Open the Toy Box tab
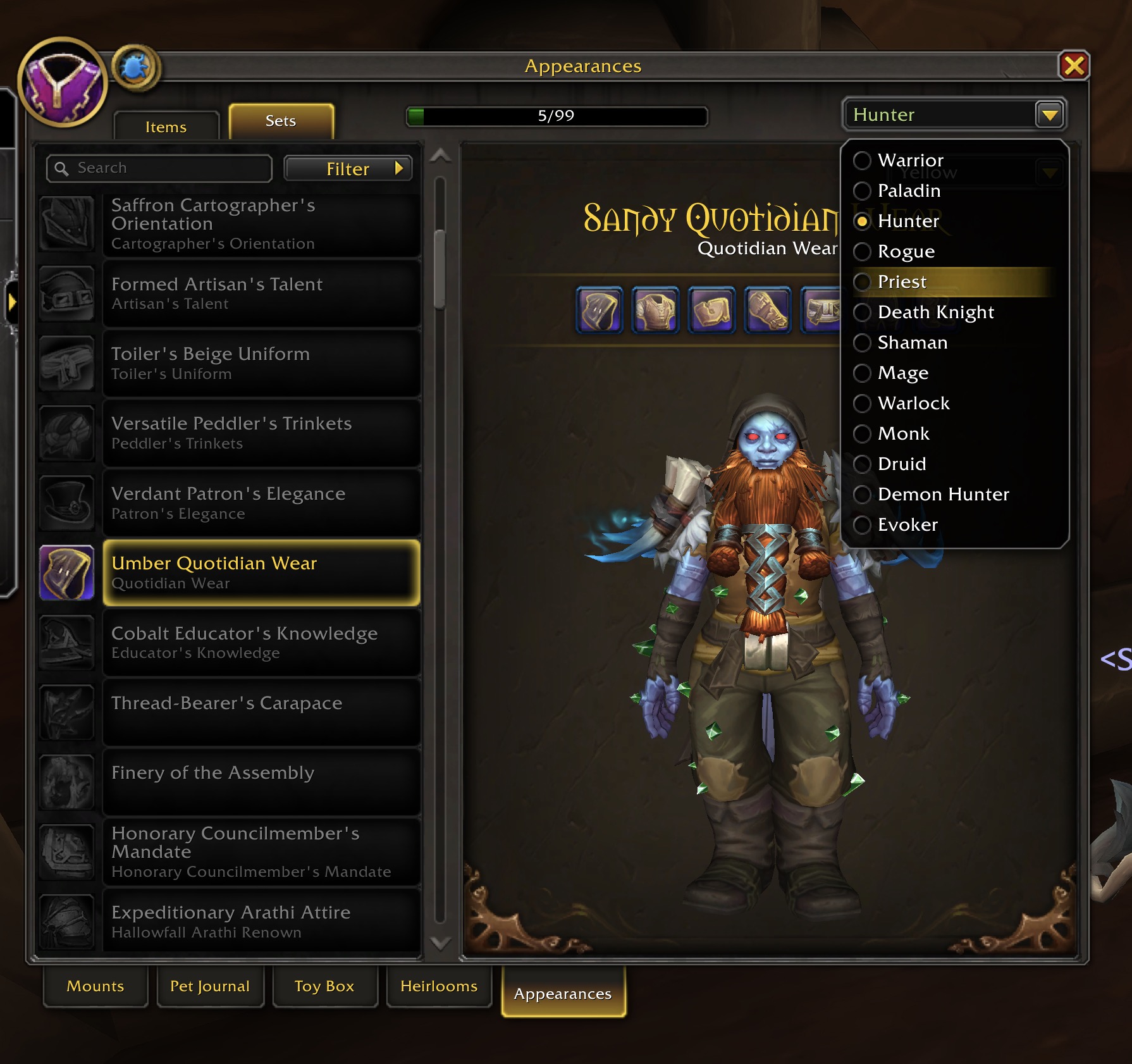1132x1064 pixels. [x=324, y=986]
